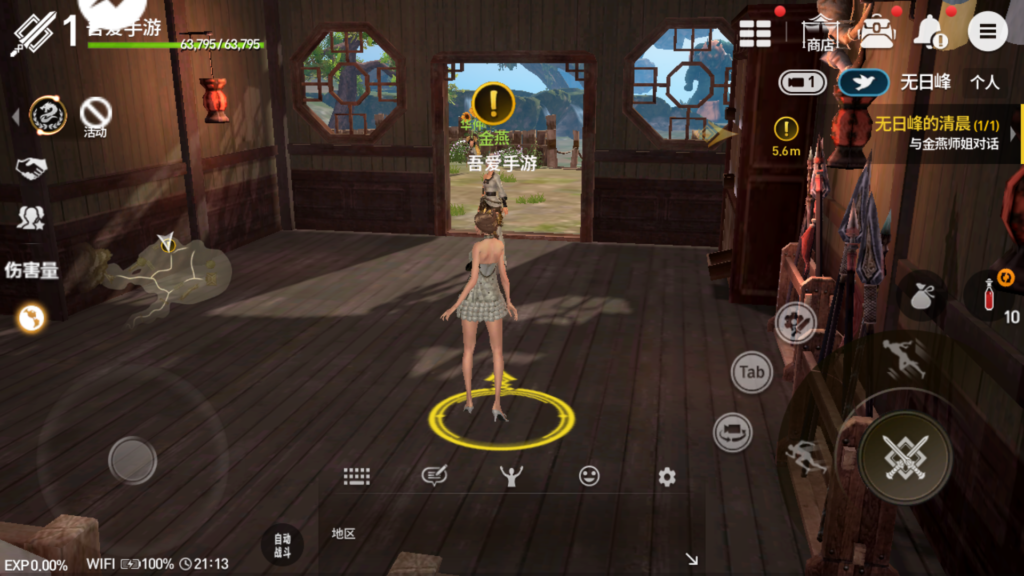Show the 伤害量 damage meter
The image size is (1024, 576).
pos(31,269)
